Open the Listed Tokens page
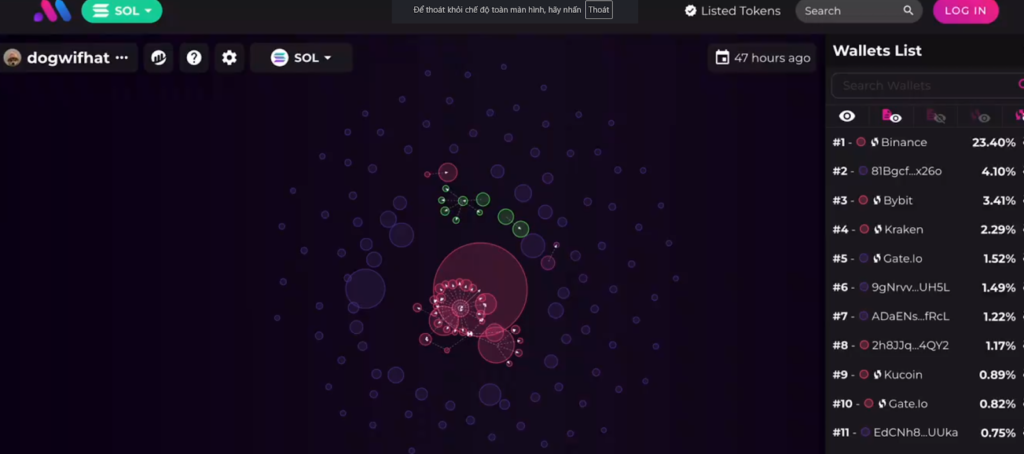The height and width of the screenshot is (454, 1024). (x=732, y=11)
